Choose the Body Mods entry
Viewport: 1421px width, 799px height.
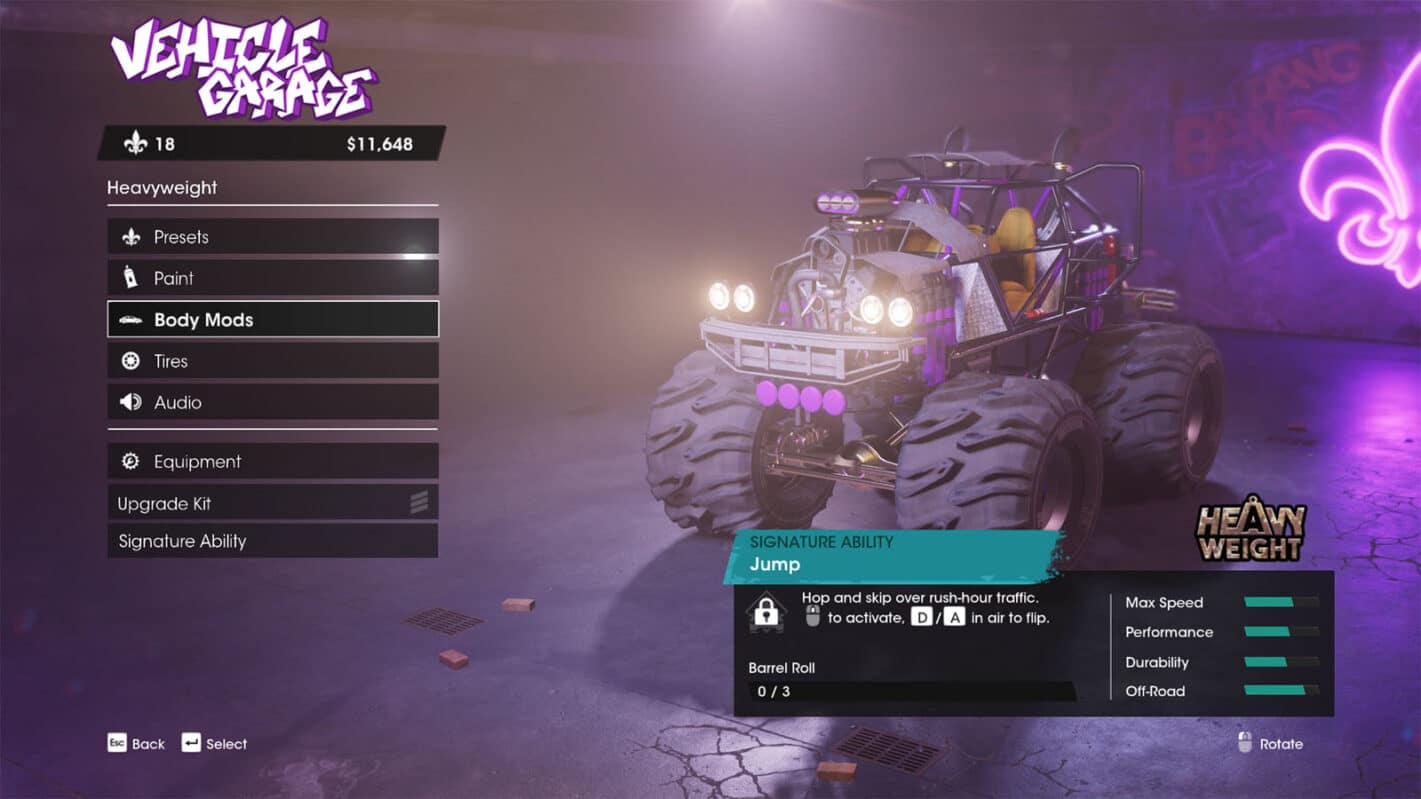click(x=272, y=320)
